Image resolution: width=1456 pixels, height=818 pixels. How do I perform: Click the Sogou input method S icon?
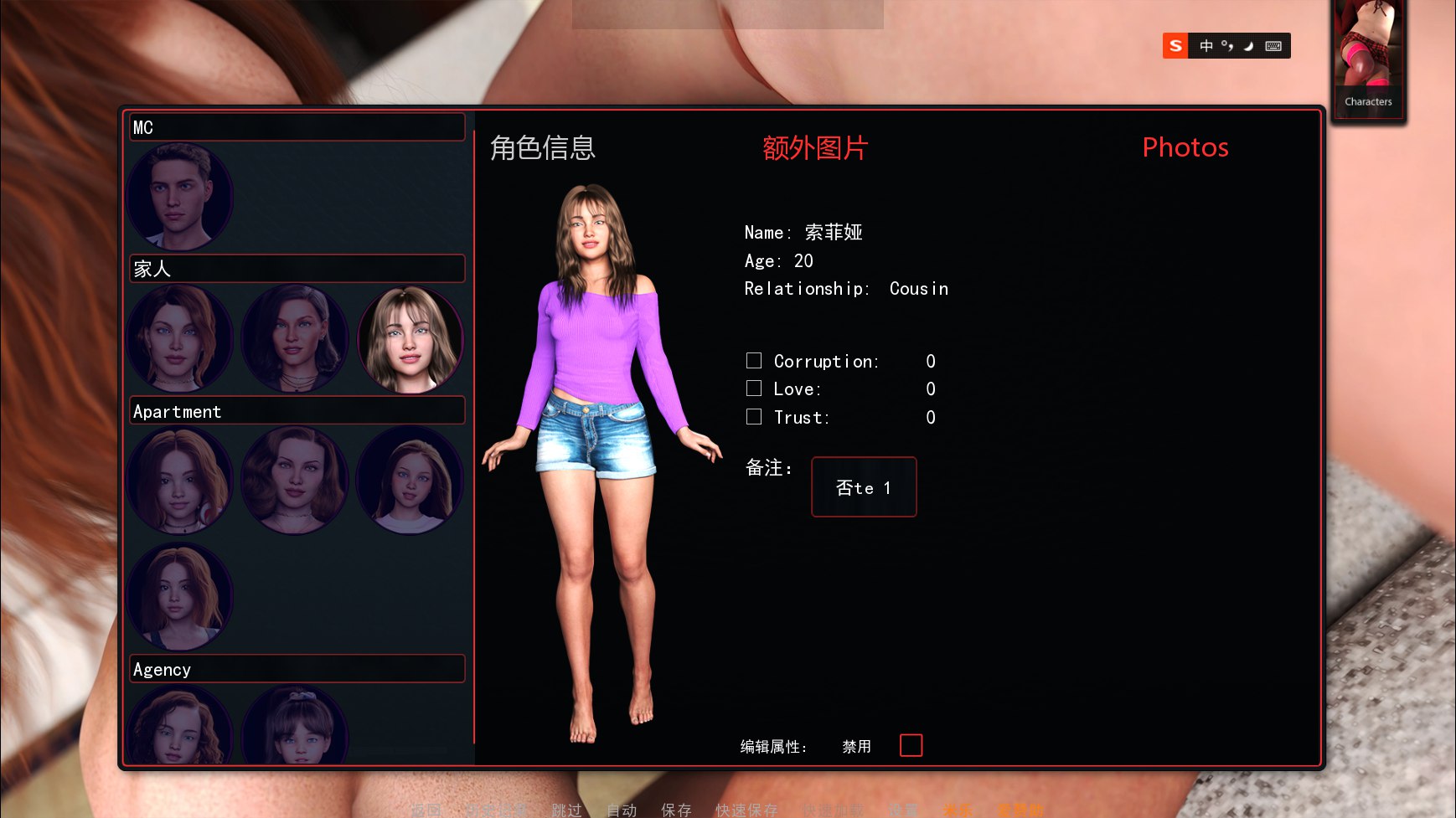pyautogui.click(x=1175, y=46)
